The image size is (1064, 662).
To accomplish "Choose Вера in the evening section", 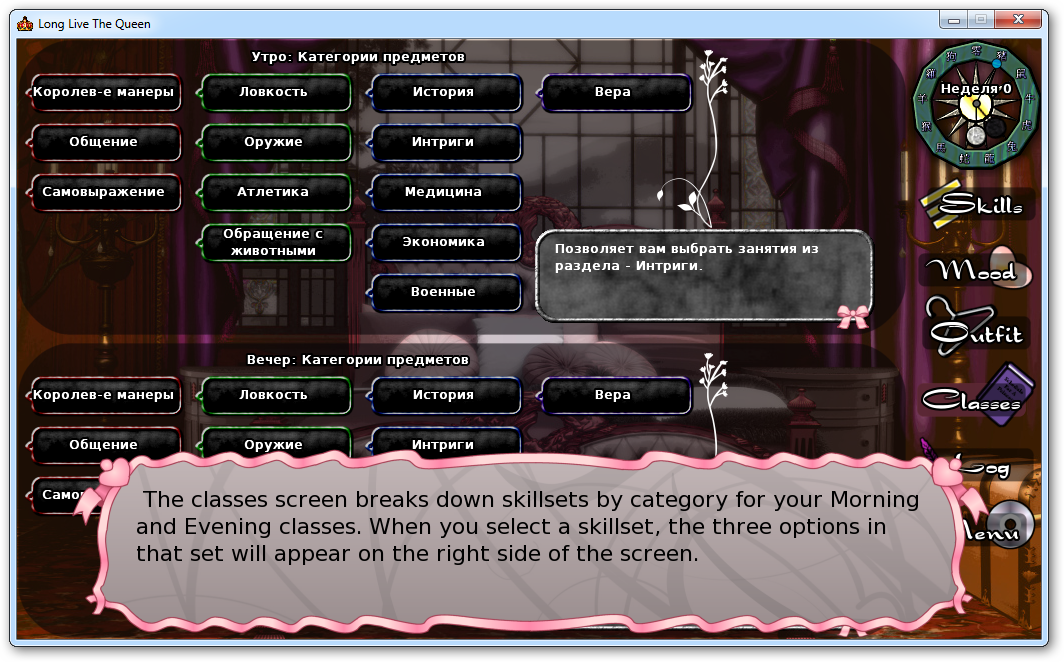I will click(614, 395).
